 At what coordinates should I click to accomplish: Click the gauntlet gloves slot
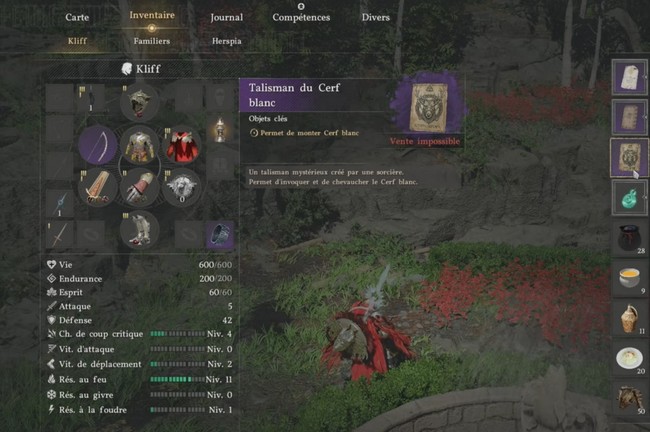[140, 188]
